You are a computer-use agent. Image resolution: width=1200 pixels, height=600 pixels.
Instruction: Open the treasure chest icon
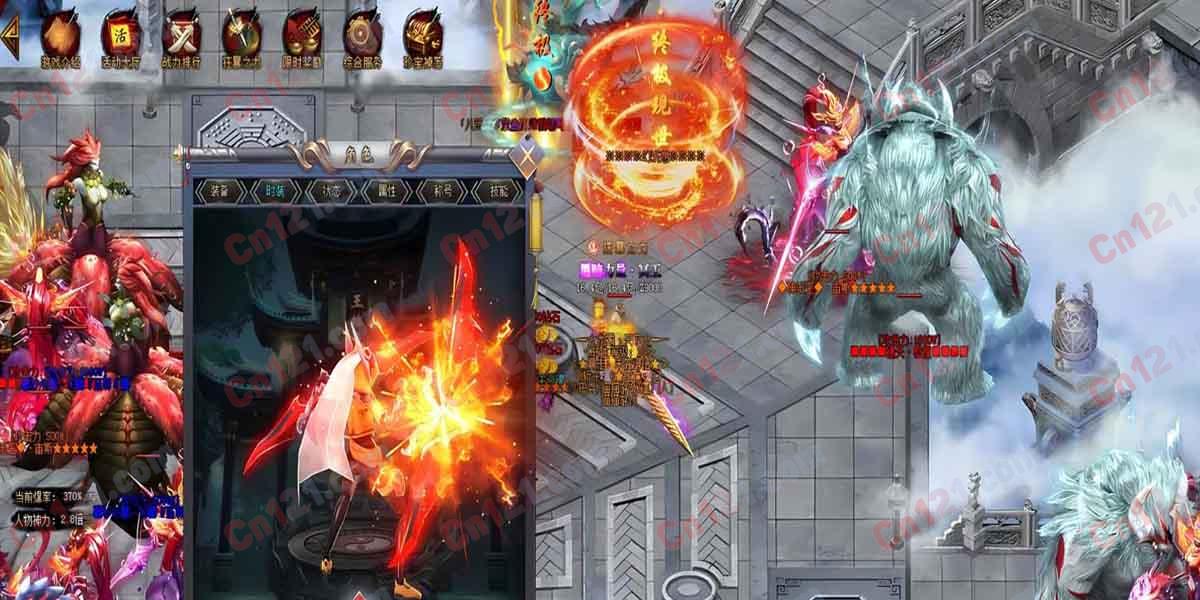[x=422, y=35]
